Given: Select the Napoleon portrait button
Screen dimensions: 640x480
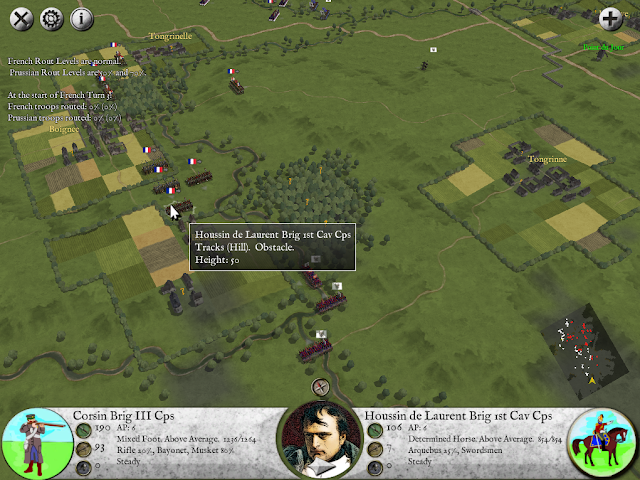Looking at the screenshot, I should pyautogui.click(x=320, y=440).
